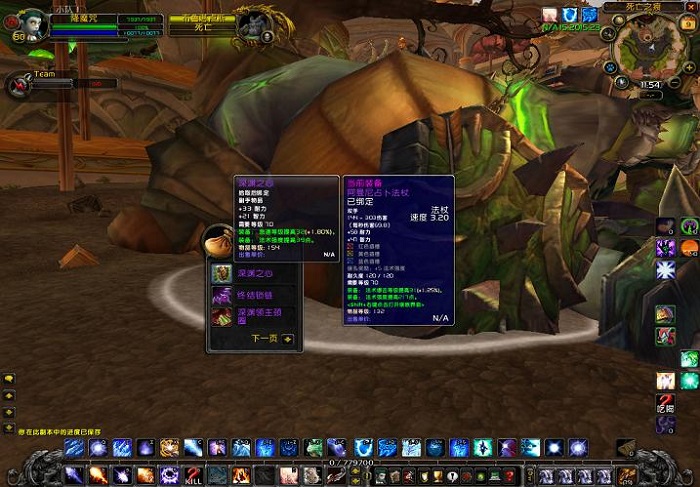Image resolution: width=700 pixels, height=487 pixels.
Task: Activate the KILL action bar button
Action: (194, 475)
